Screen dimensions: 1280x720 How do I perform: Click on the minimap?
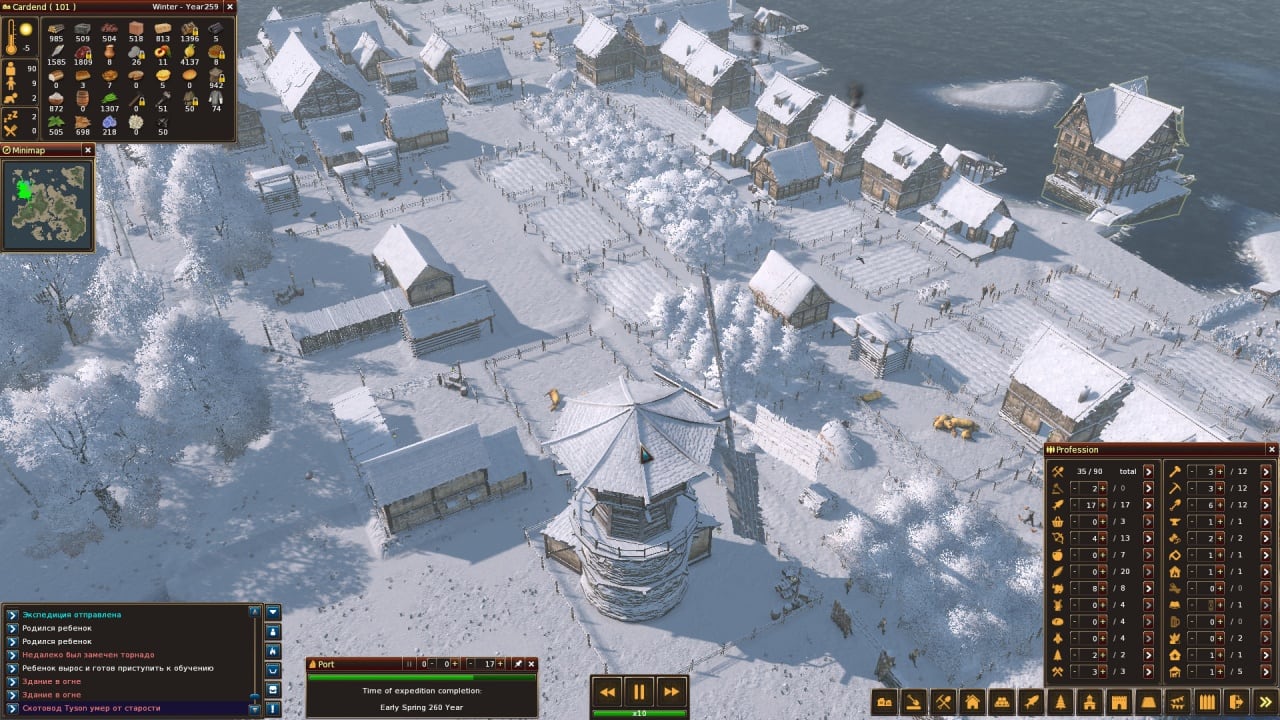point(47,204)
